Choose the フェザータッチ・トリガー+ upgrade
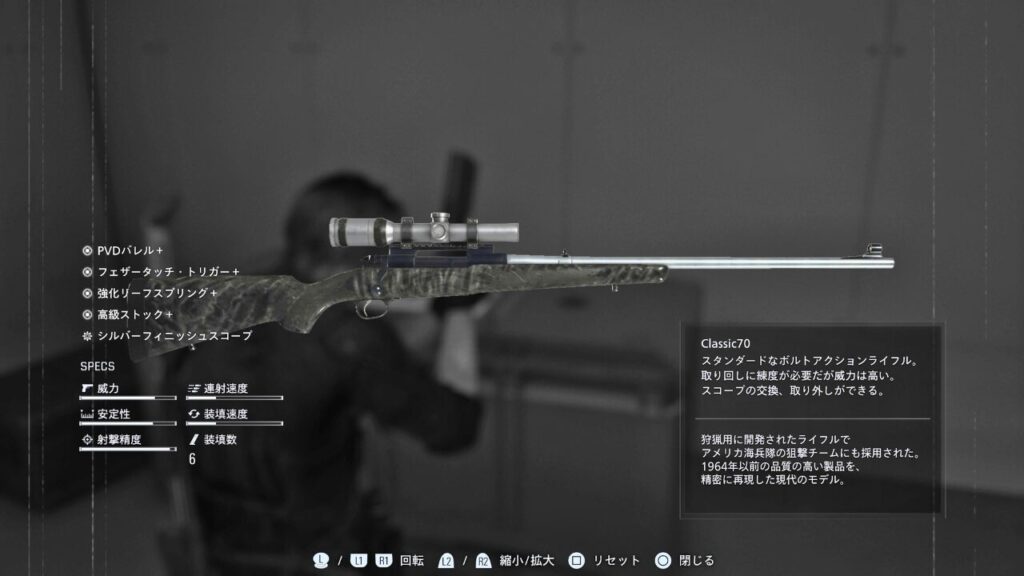The height and width of the screenshot is (576, 1024). point(167,271)
